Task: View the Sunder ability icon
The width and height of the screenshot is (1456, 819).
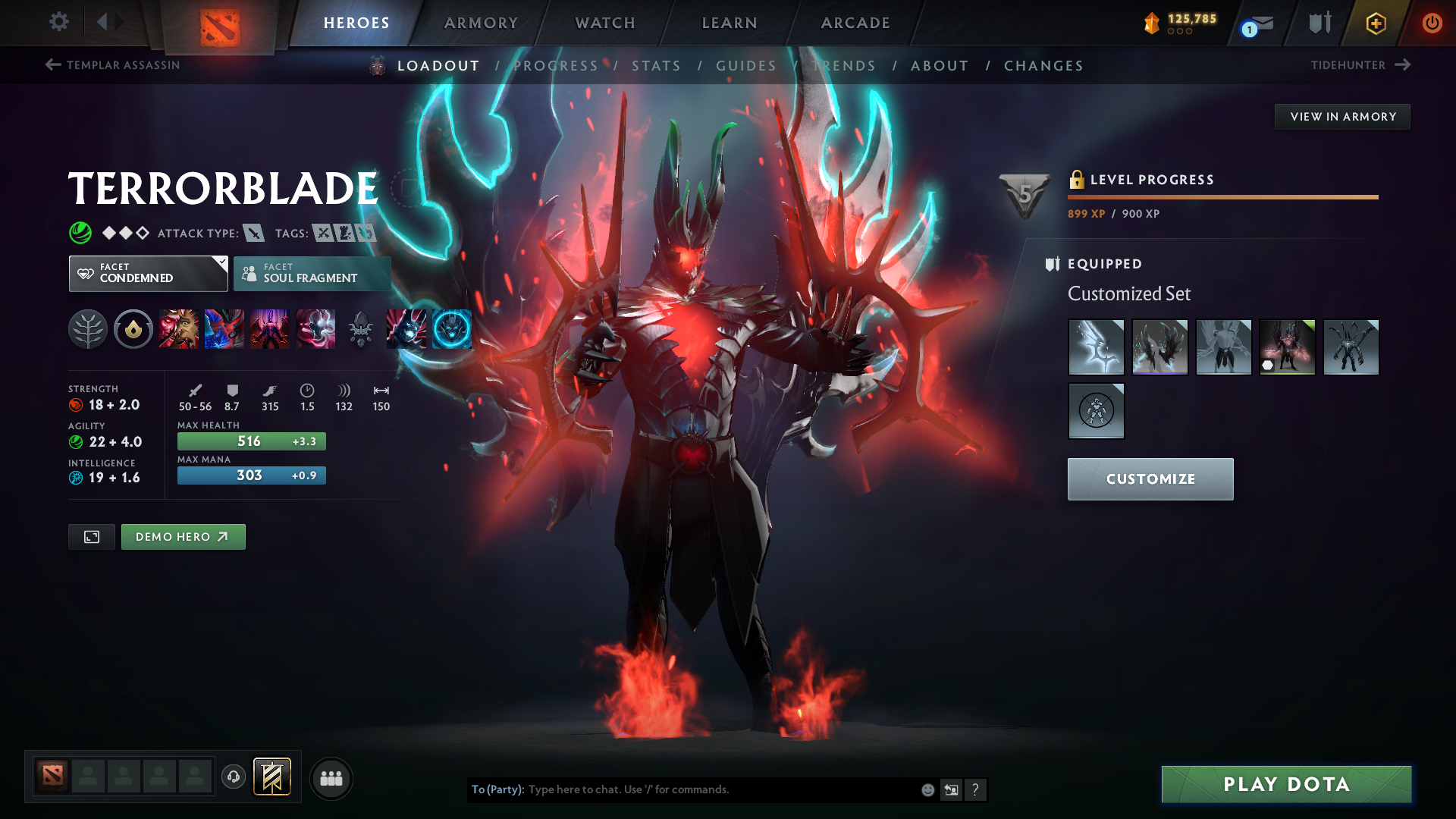Action: tap(315, 328)
